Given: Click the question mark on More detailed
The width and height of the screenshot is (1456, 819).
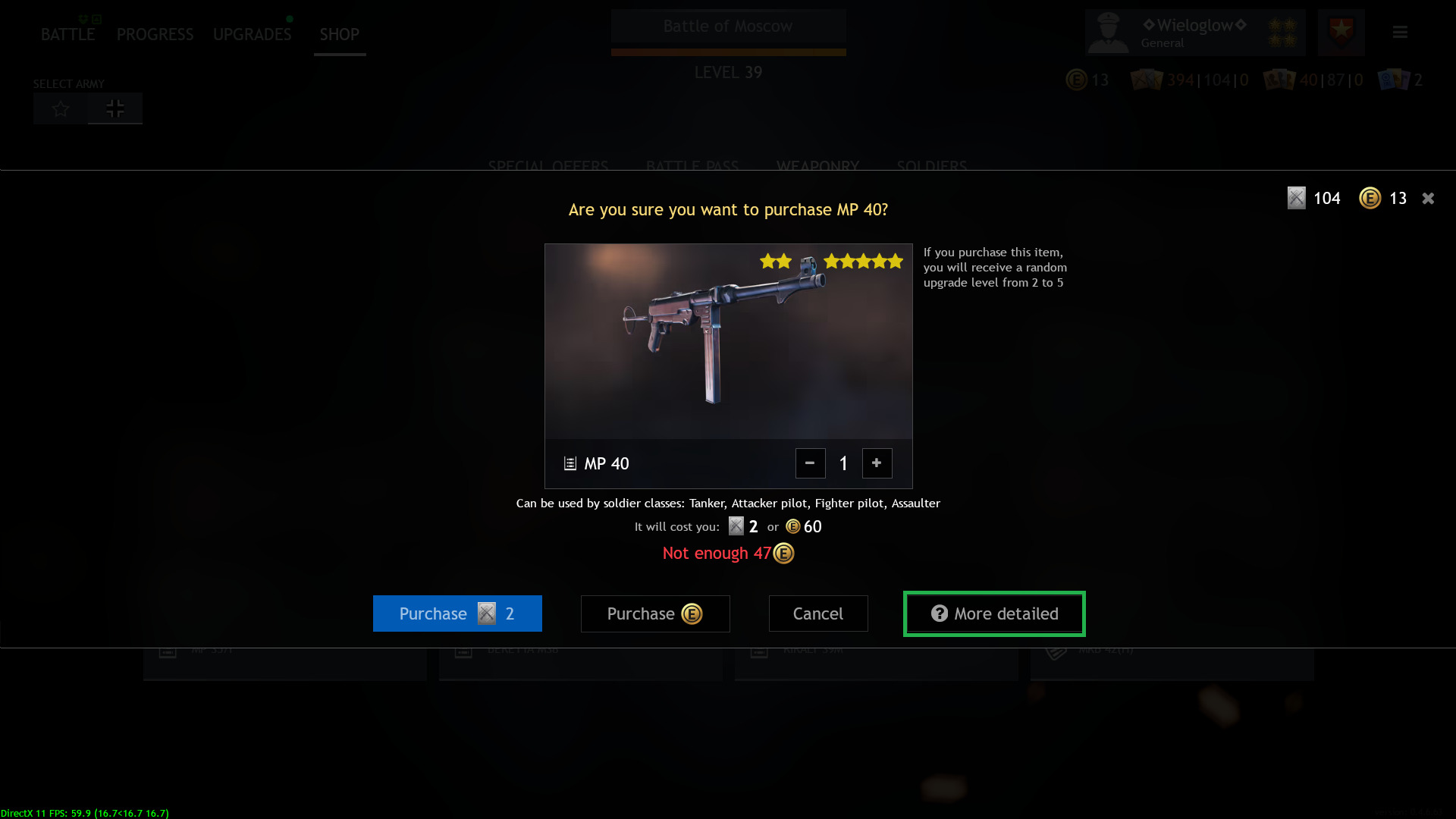Looking at the screenshot, I should [940, 613].
